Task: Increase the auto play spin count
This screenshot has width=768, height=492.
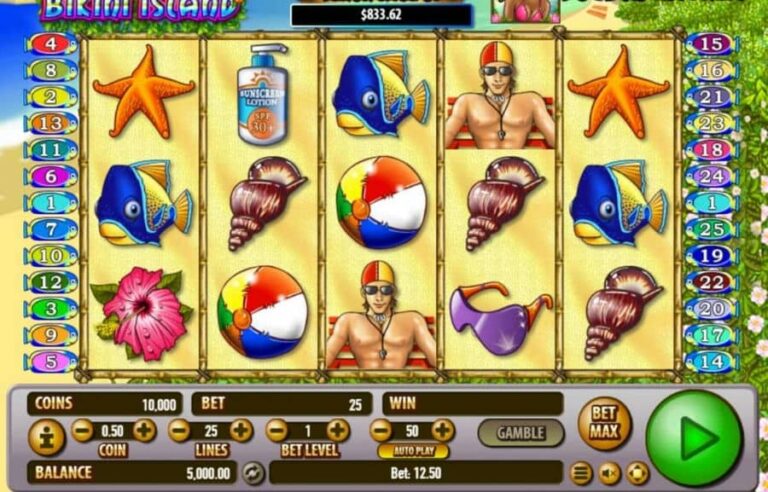Action: click(443, 431)
